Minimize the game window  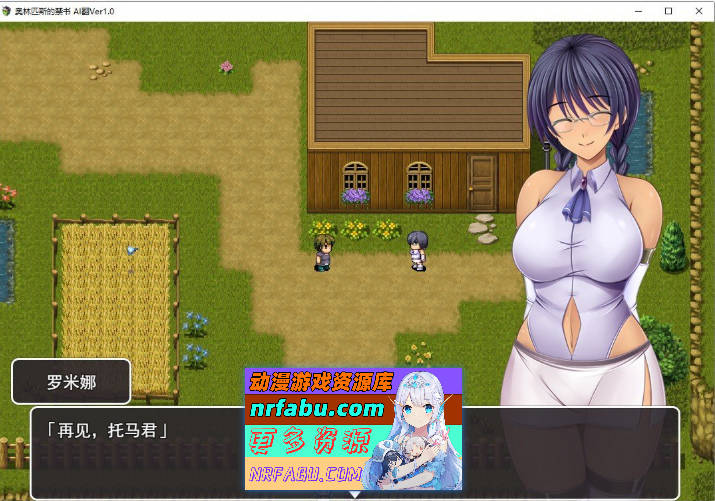639,10
